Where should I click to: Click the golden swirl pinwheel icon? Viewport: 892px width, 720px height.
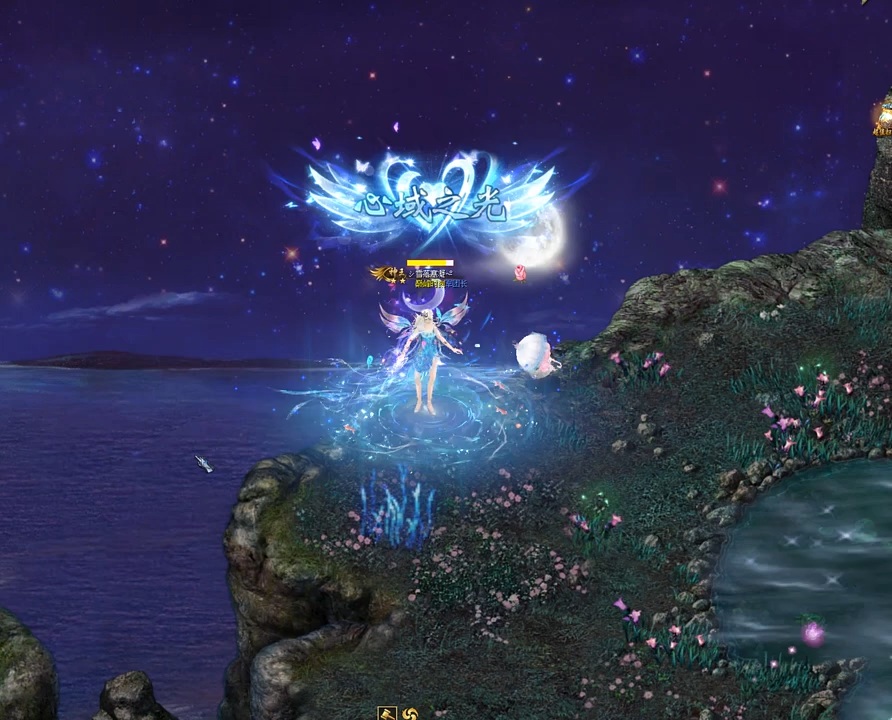click(409, 714)
